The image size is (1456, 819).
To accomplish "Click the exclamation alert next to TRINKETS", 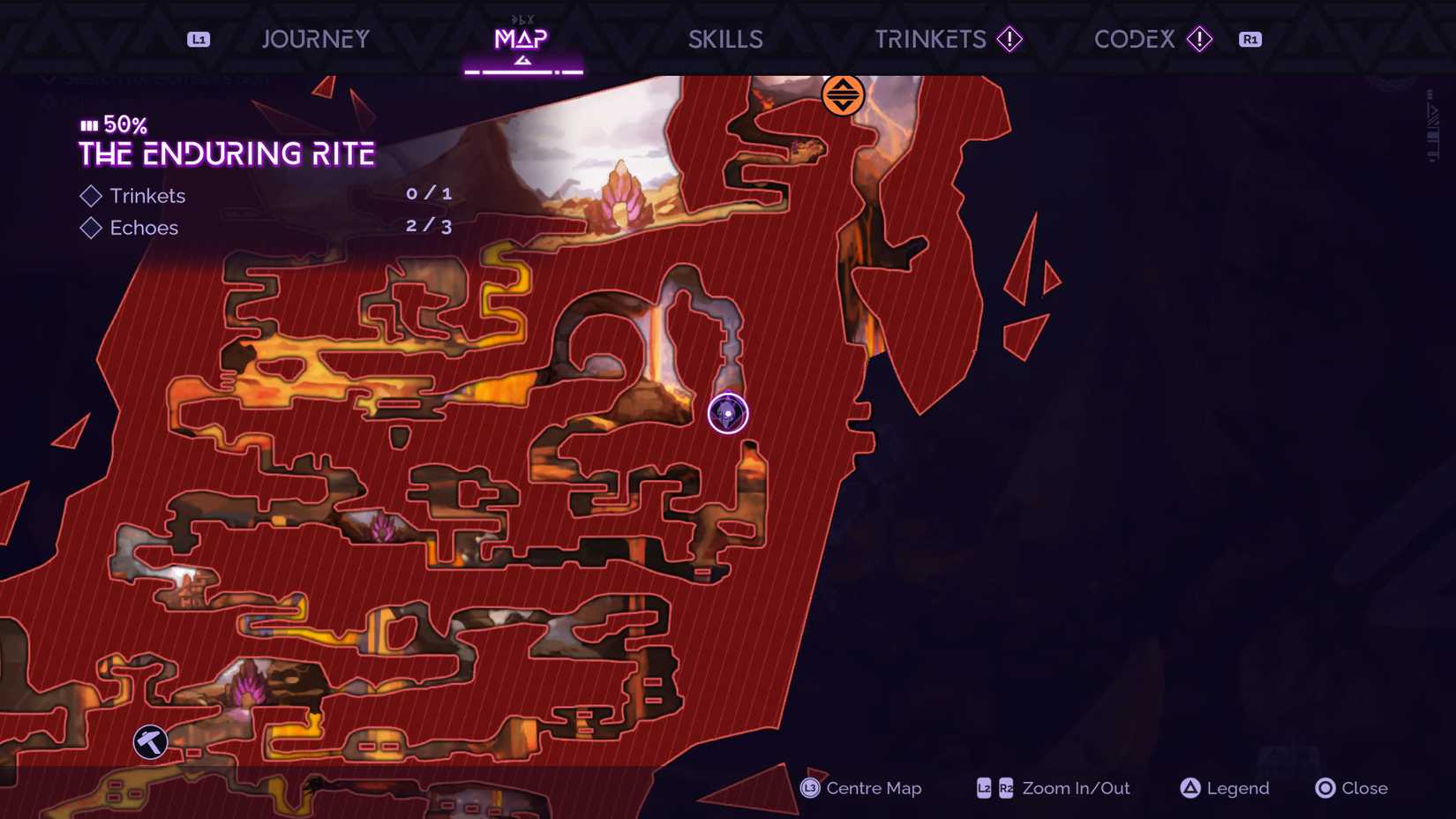I will point(1009,39).
